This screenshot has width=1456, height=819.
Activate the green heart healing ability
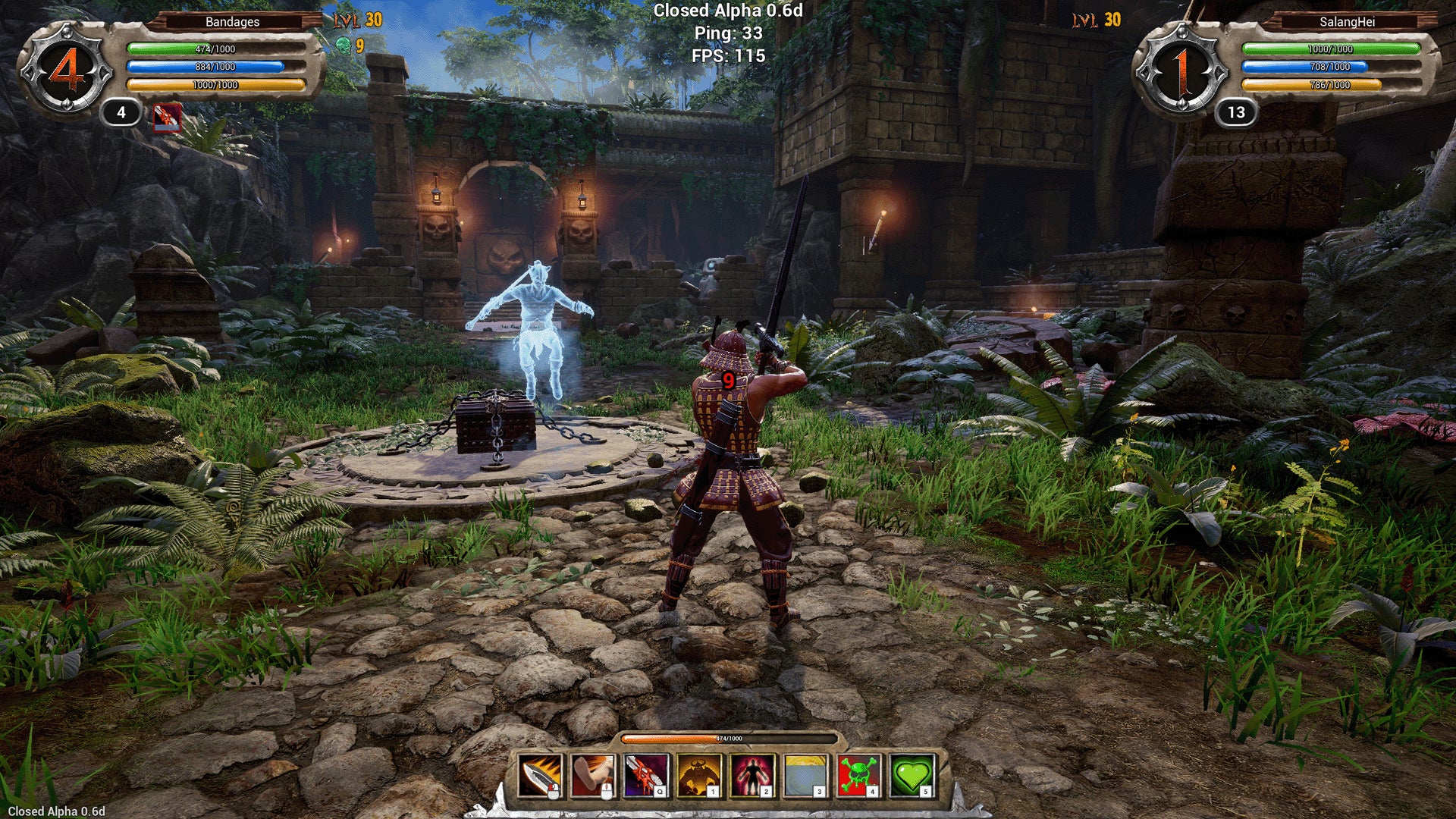pos(912,776)
